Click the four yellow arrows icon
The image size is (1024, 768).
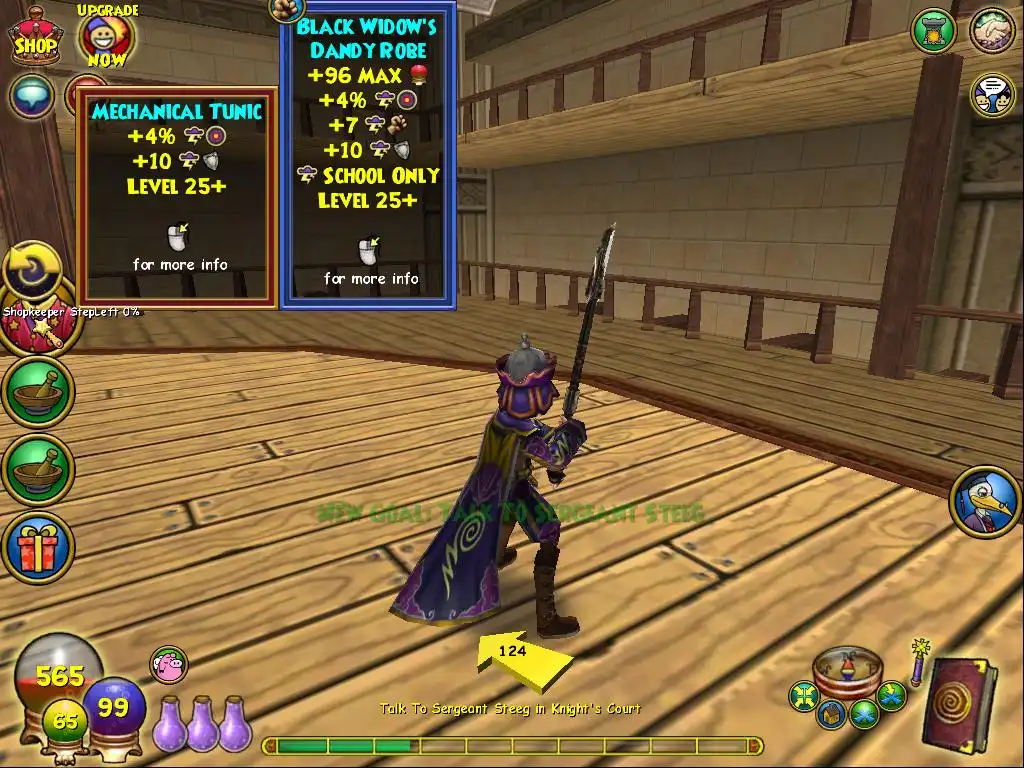803,695
